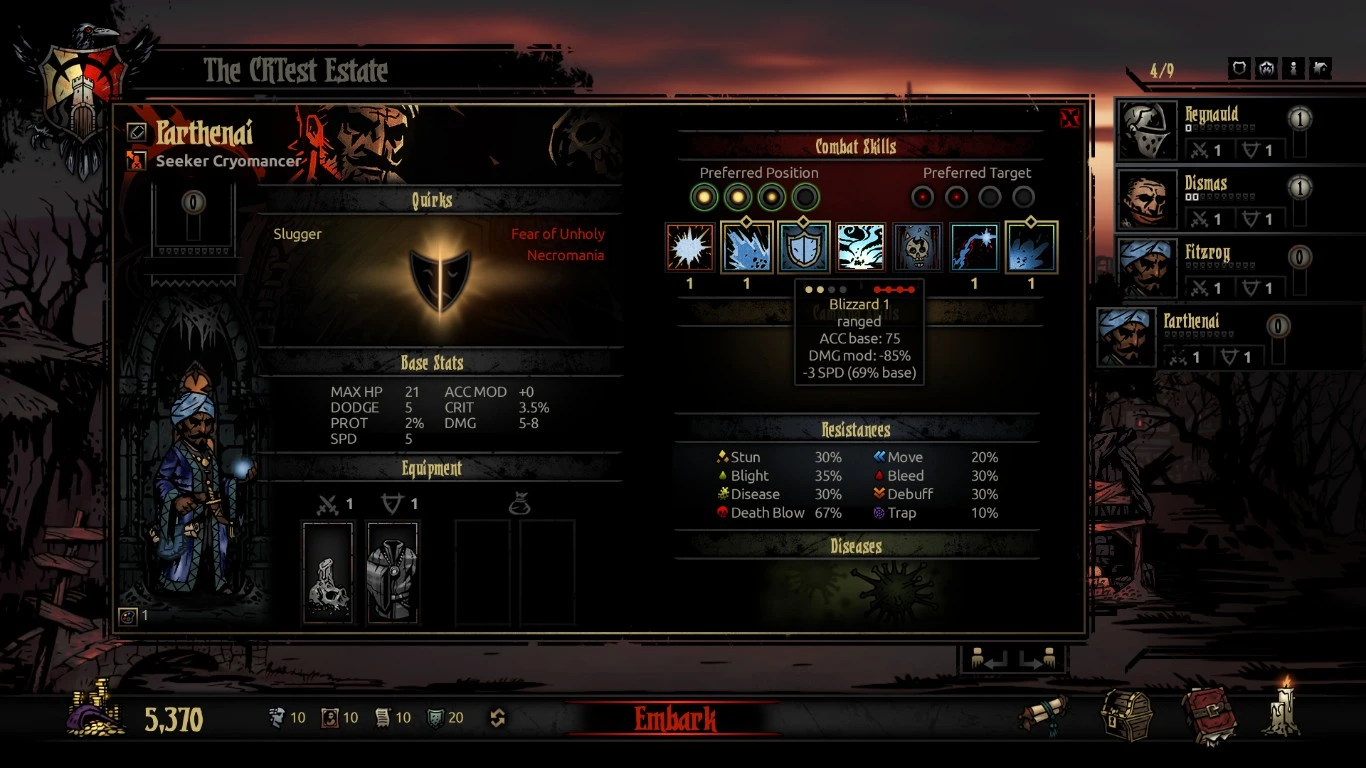Close the hero character sheet

(x=1069, y=119)
